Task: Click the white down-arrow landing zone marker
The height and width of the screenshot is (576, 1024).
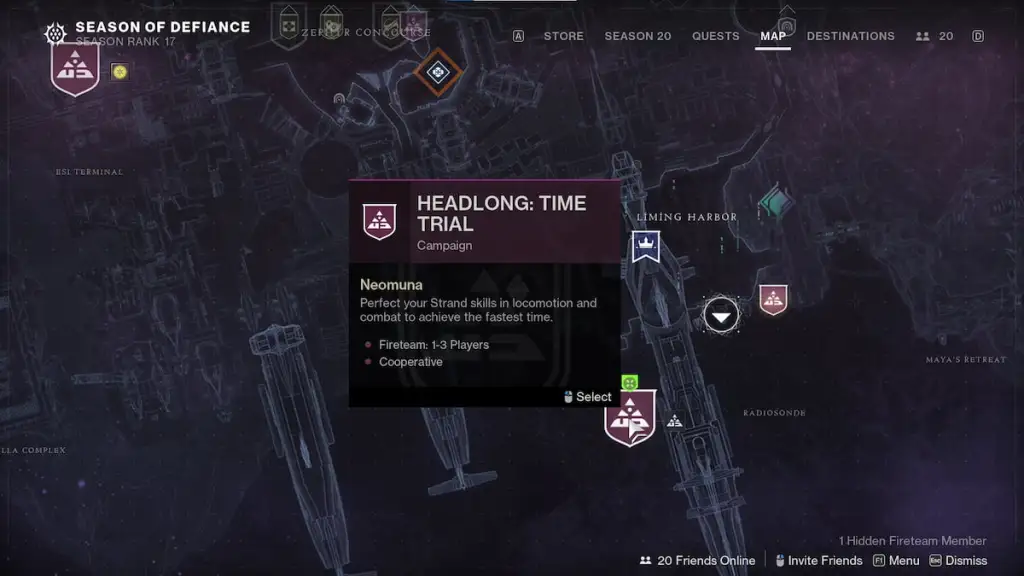Action: (721, 315)
